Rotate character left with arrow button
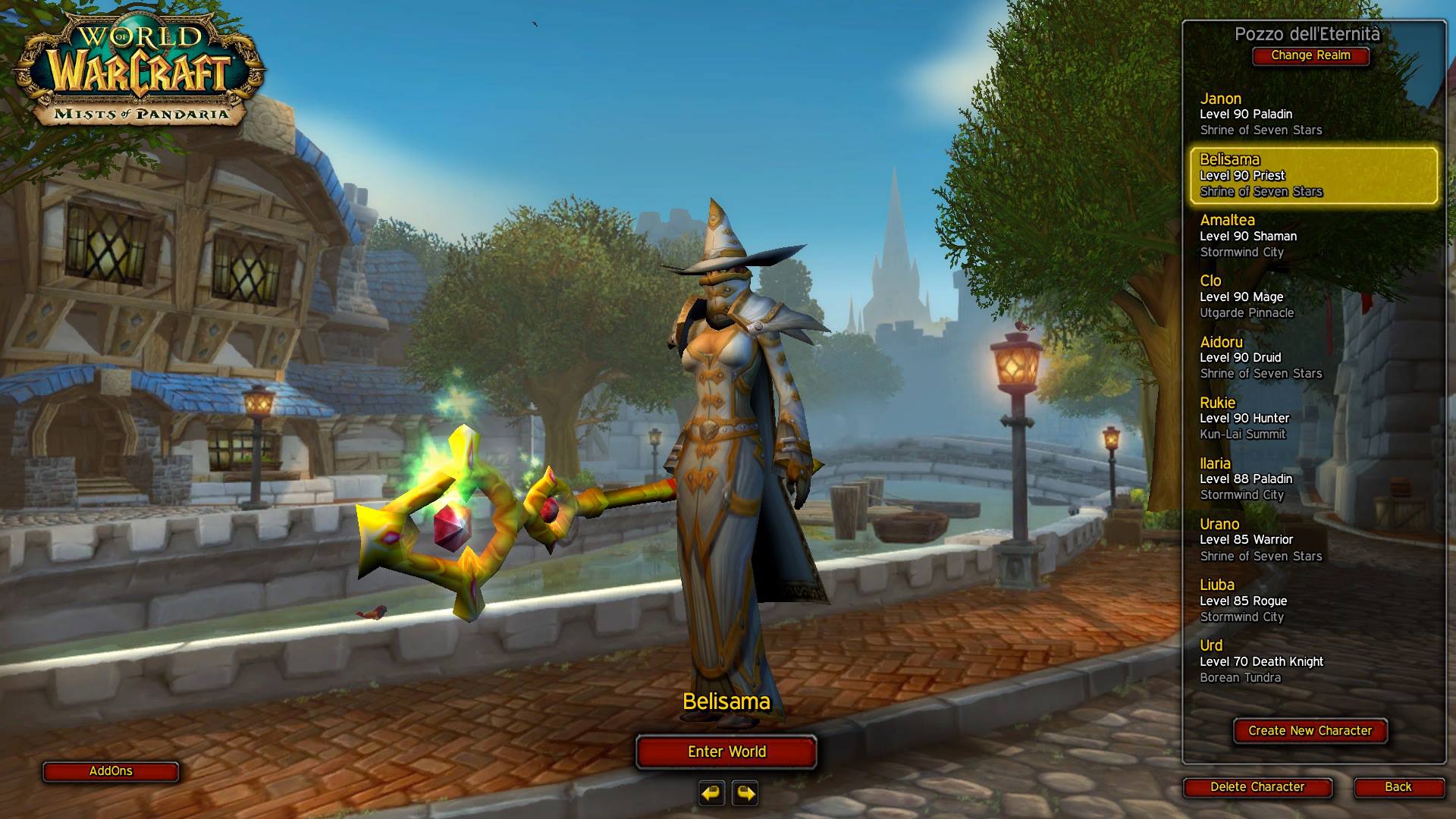 click(711, 793)
